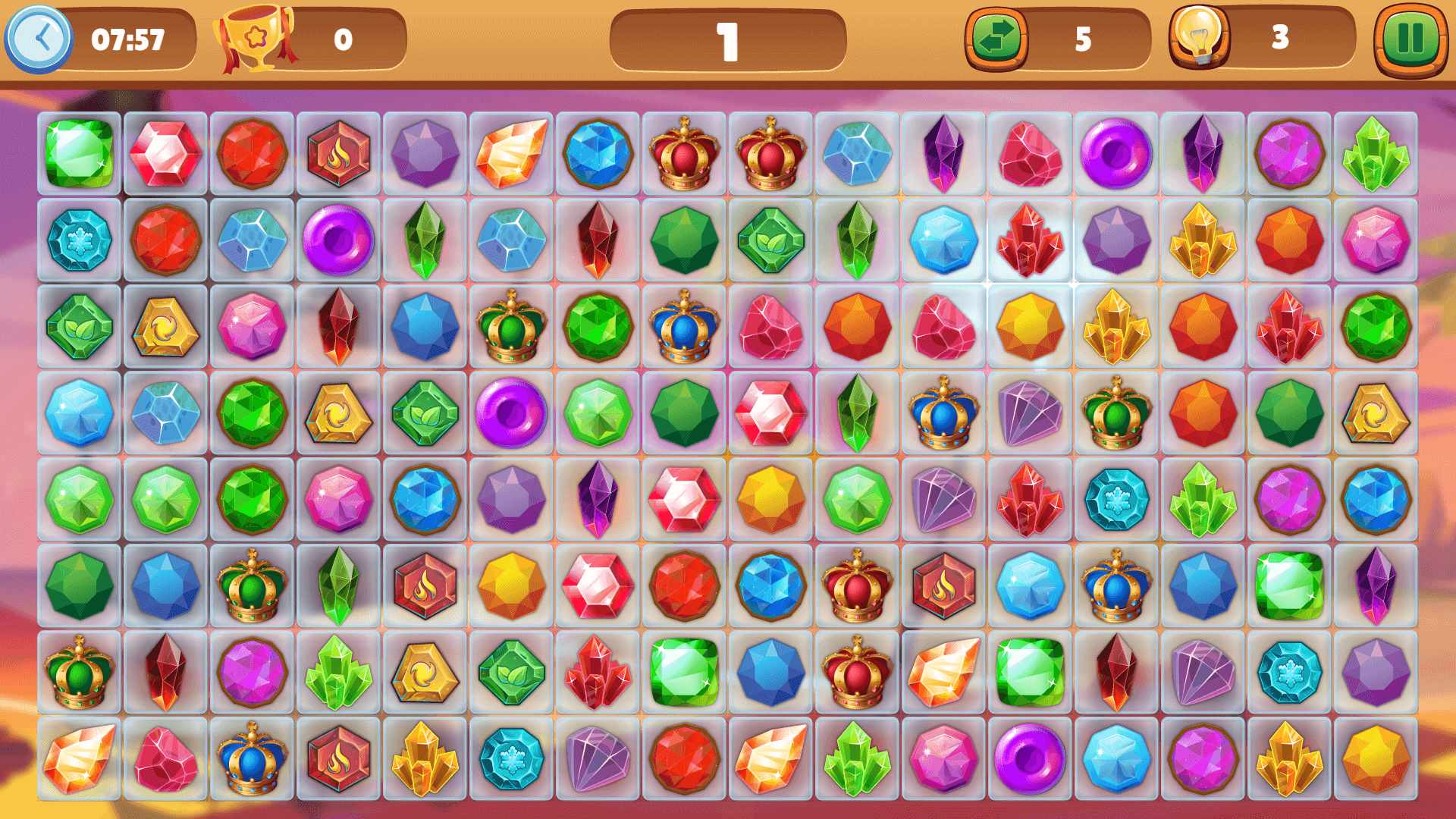Click the level number display showing 1
The image size is (1456, 819).
[x=726, y=42]
